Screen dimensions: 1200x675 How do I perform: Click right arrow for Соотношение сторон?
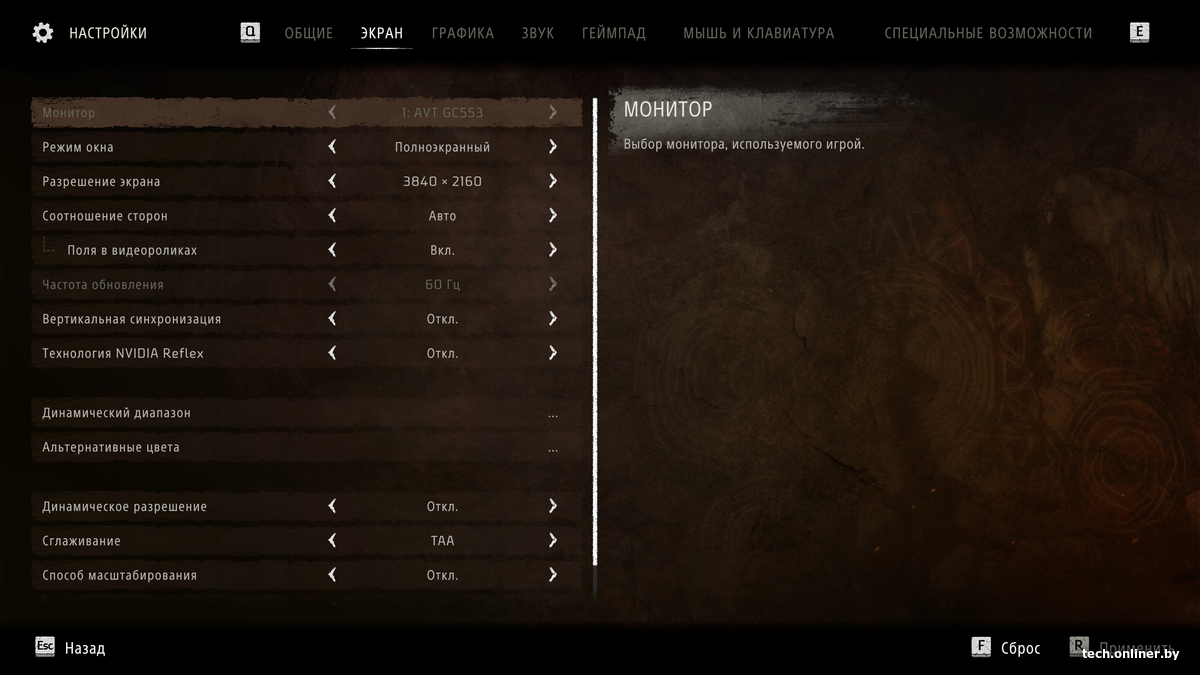[553, 216]
